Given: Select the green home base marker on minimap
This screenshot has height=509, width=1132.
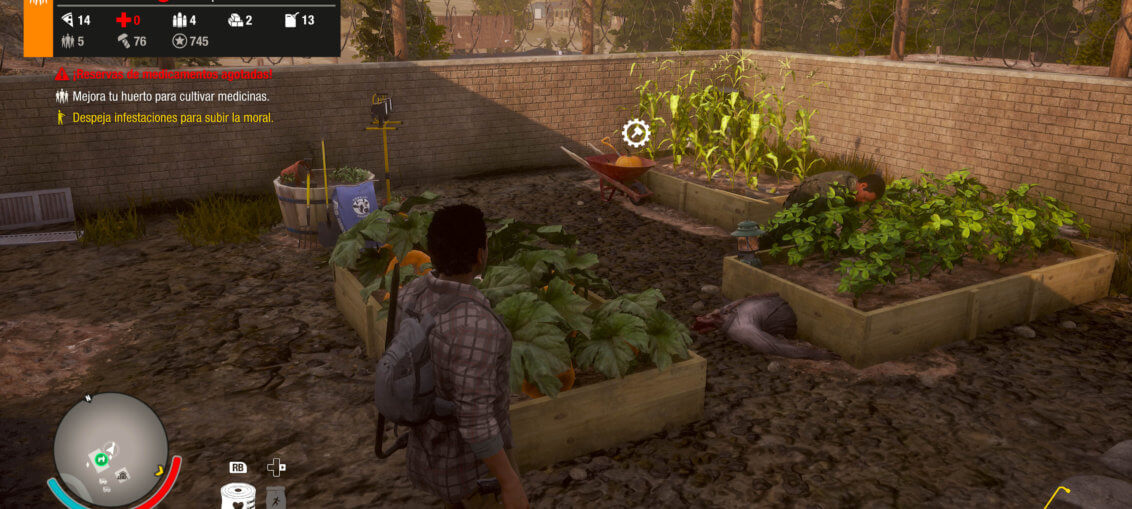Looking at the screenshot, I should point(100,458).
